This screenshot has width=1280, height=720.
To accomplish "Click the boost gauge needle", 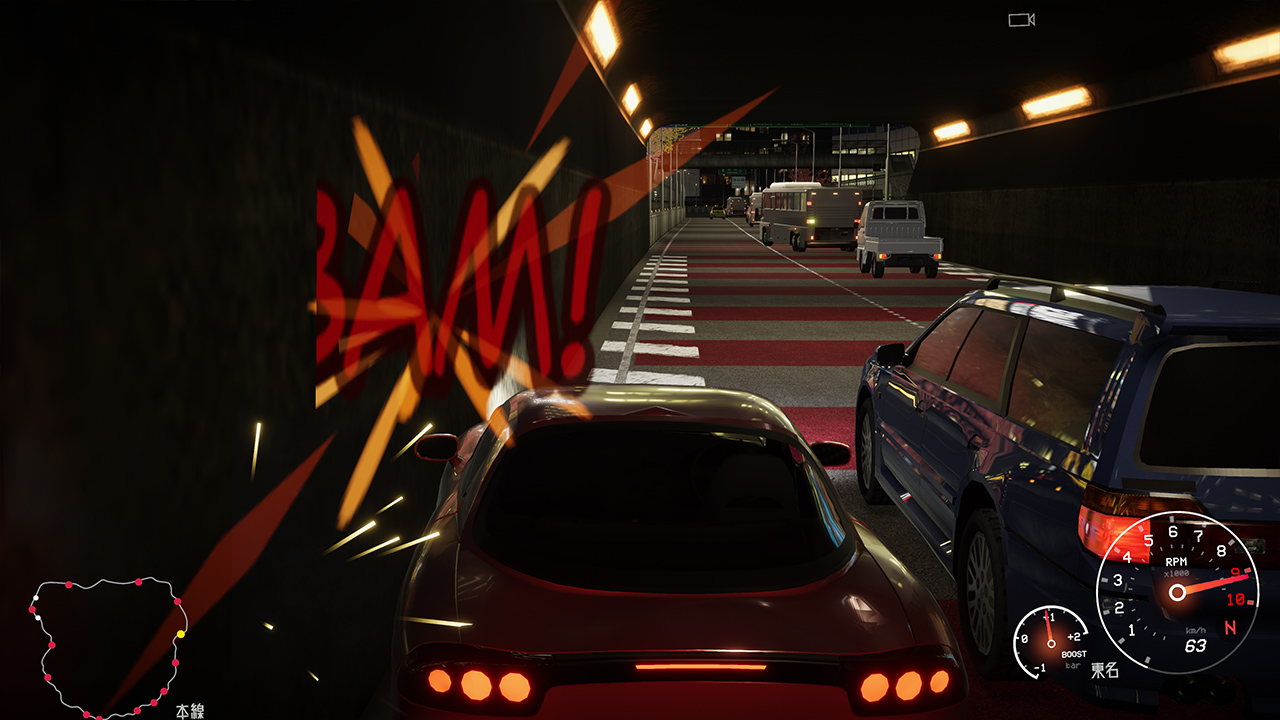I will click(1049, 625).
